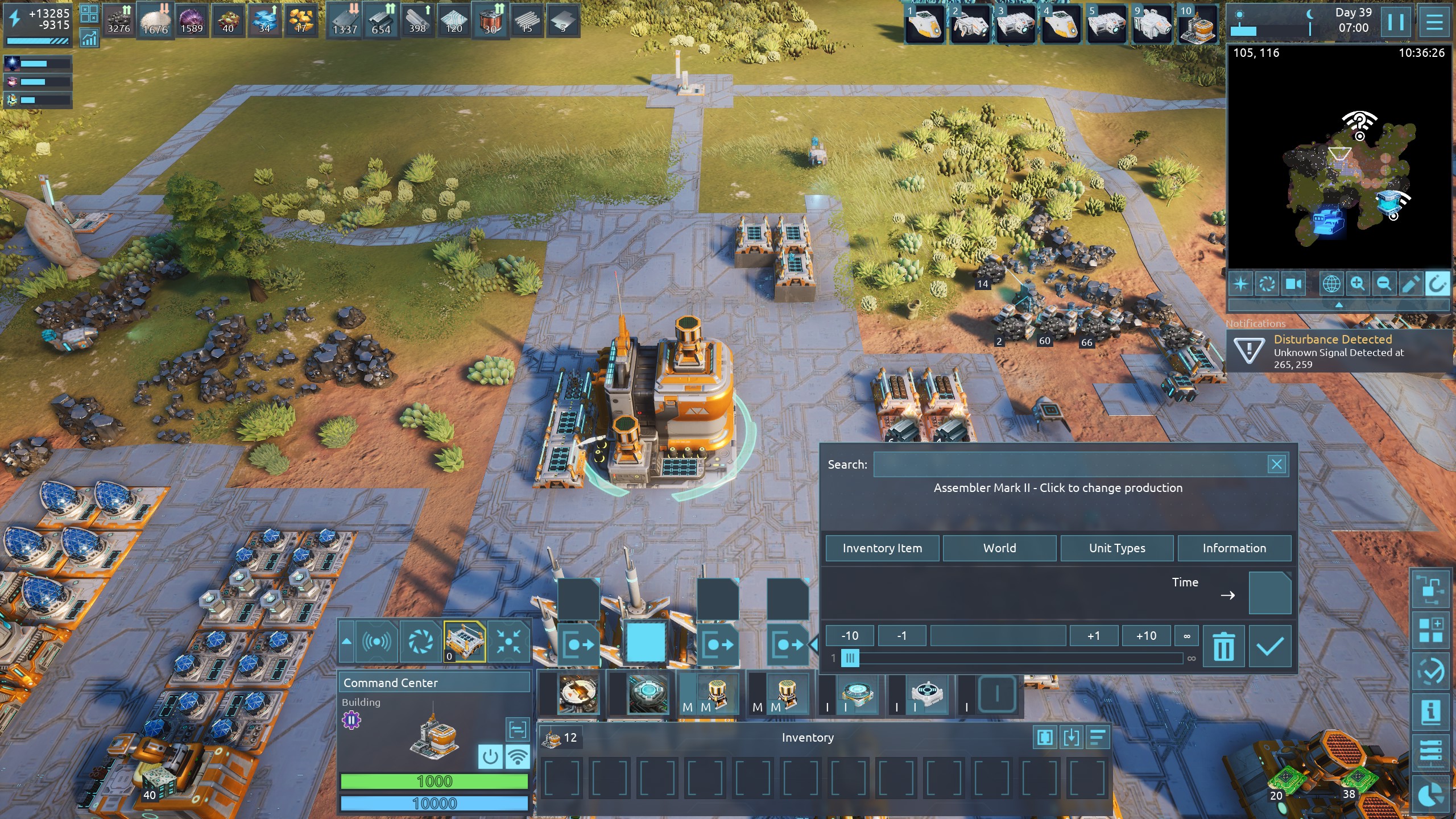This screenshot has height=819, width=1456.
Task: Open the statistics chart button
Action: pos(89,39)
